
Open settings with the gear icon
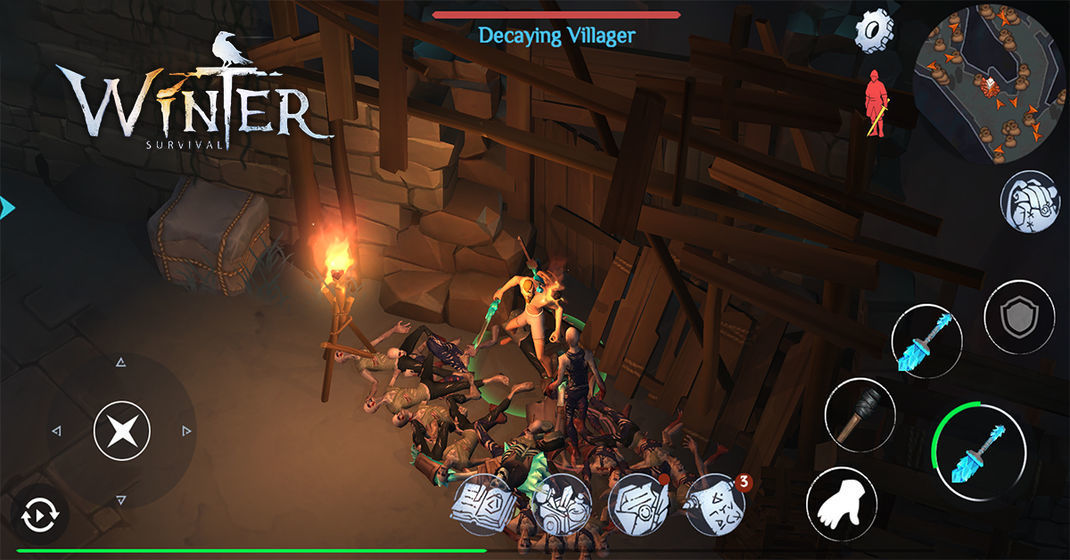coord(873,32)
